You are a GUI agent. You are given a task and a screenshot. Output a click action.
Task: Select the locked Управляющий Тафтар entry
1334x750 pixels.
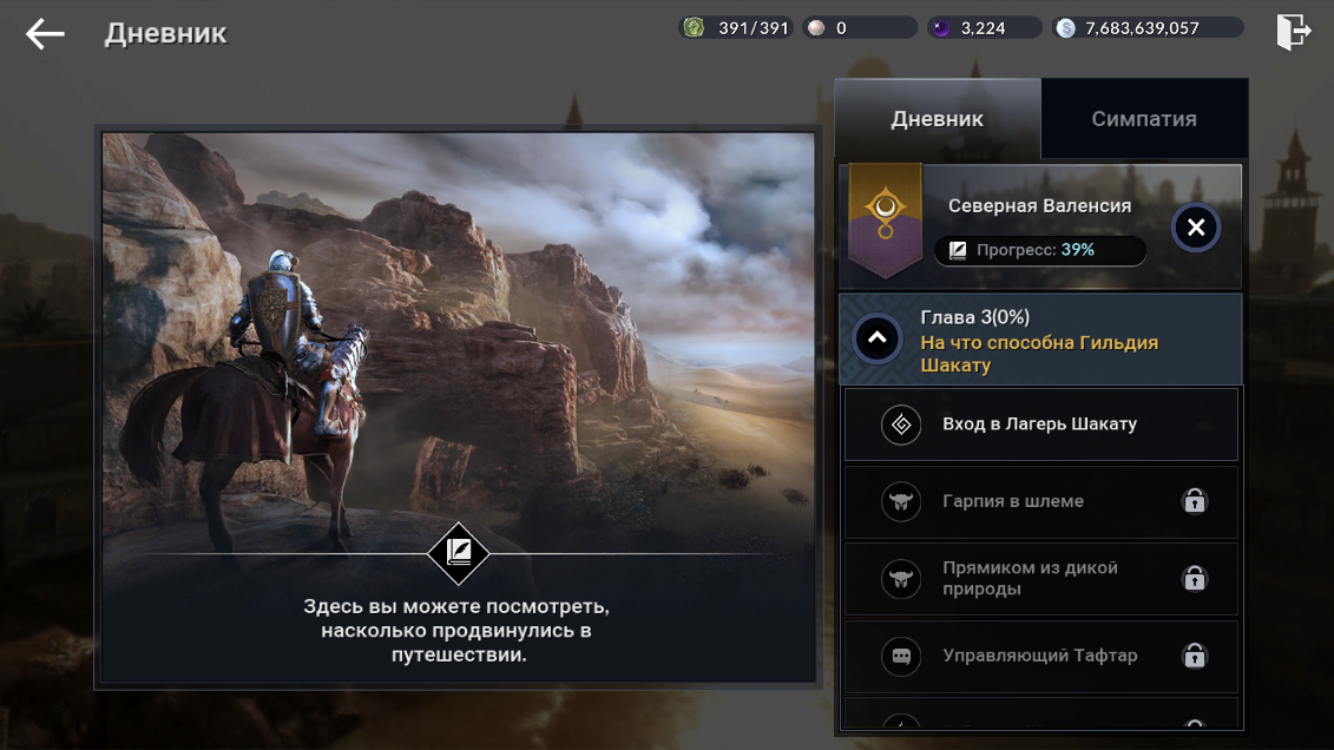tap(1040, 656)
